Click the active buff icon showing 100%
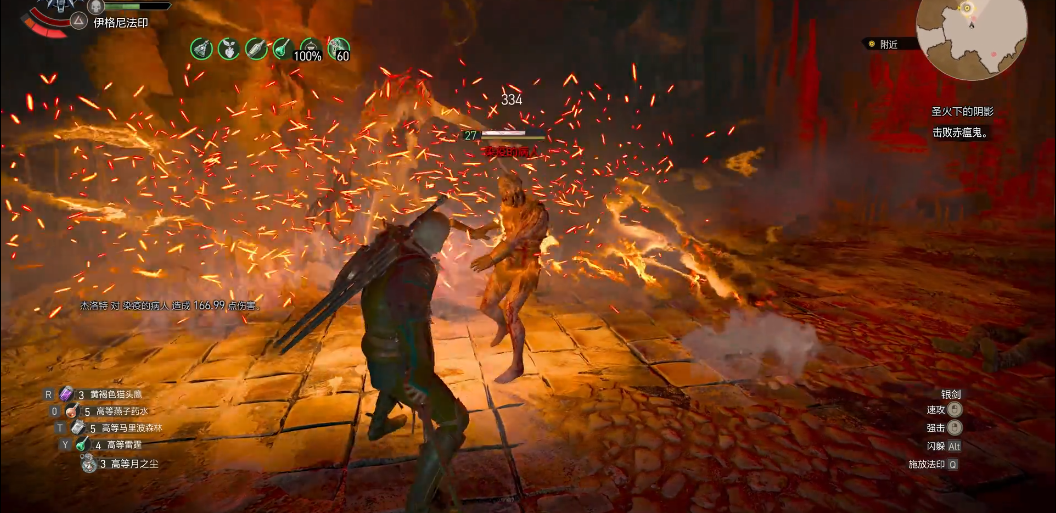 310,48
